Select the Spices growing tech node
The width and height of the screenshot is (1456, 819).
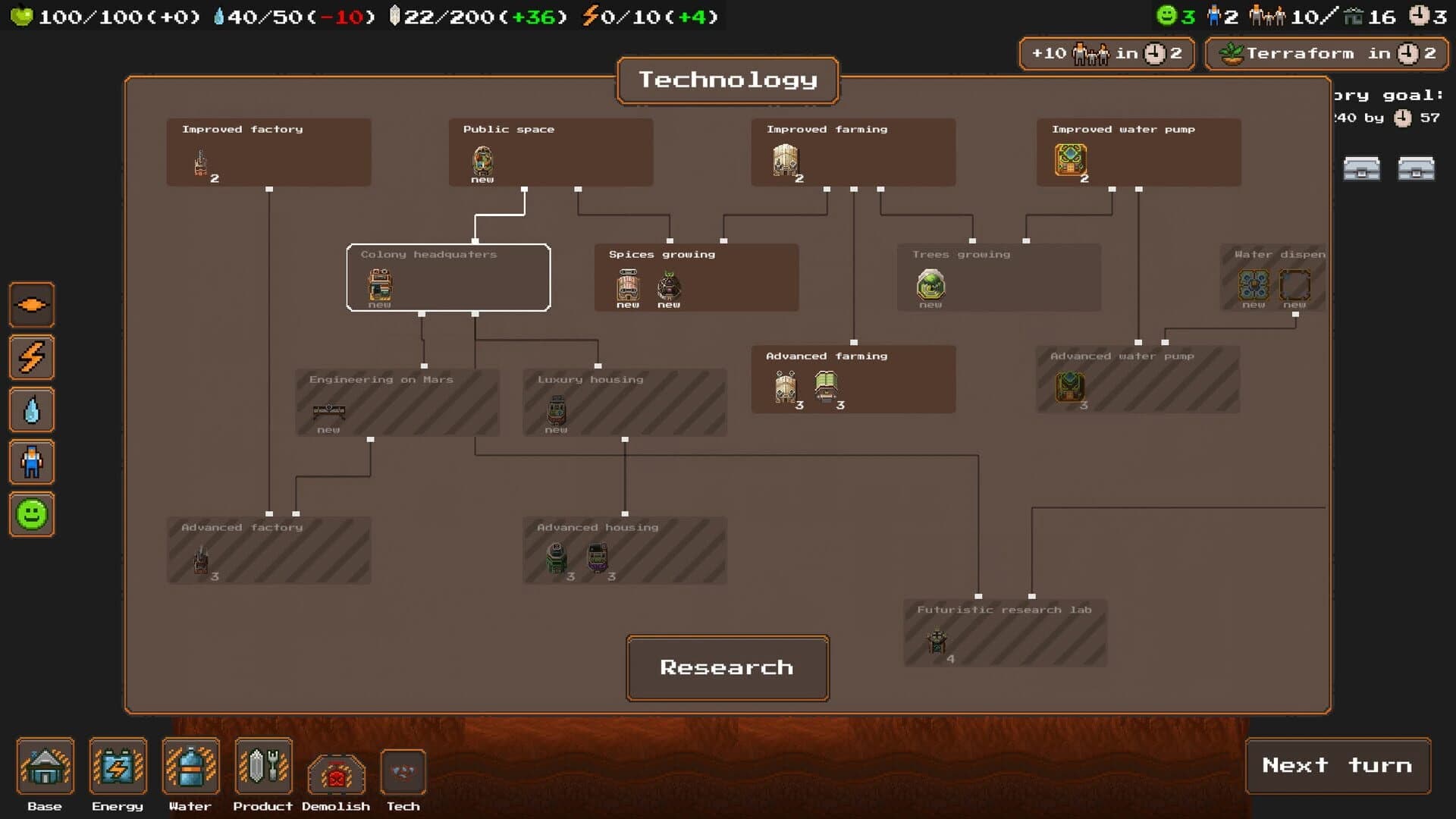(696, 278)
